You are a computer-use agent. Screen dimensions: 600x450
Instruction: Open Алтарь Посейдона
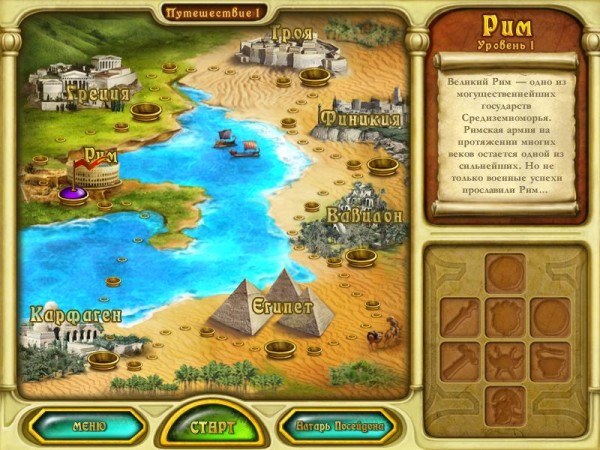(x=336, y=427)
